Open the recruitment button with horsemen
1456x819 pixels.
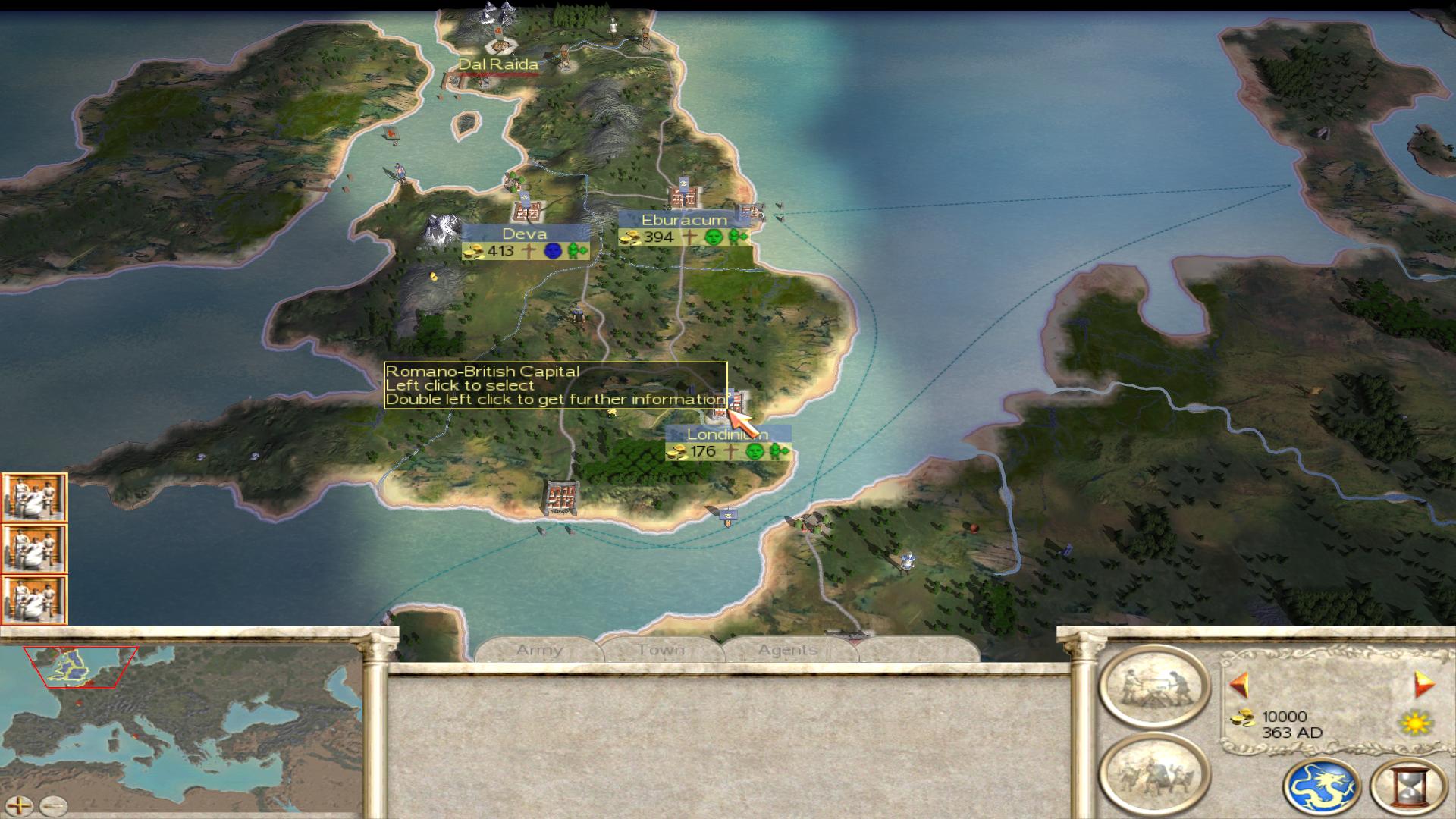tap(1153, 773)
